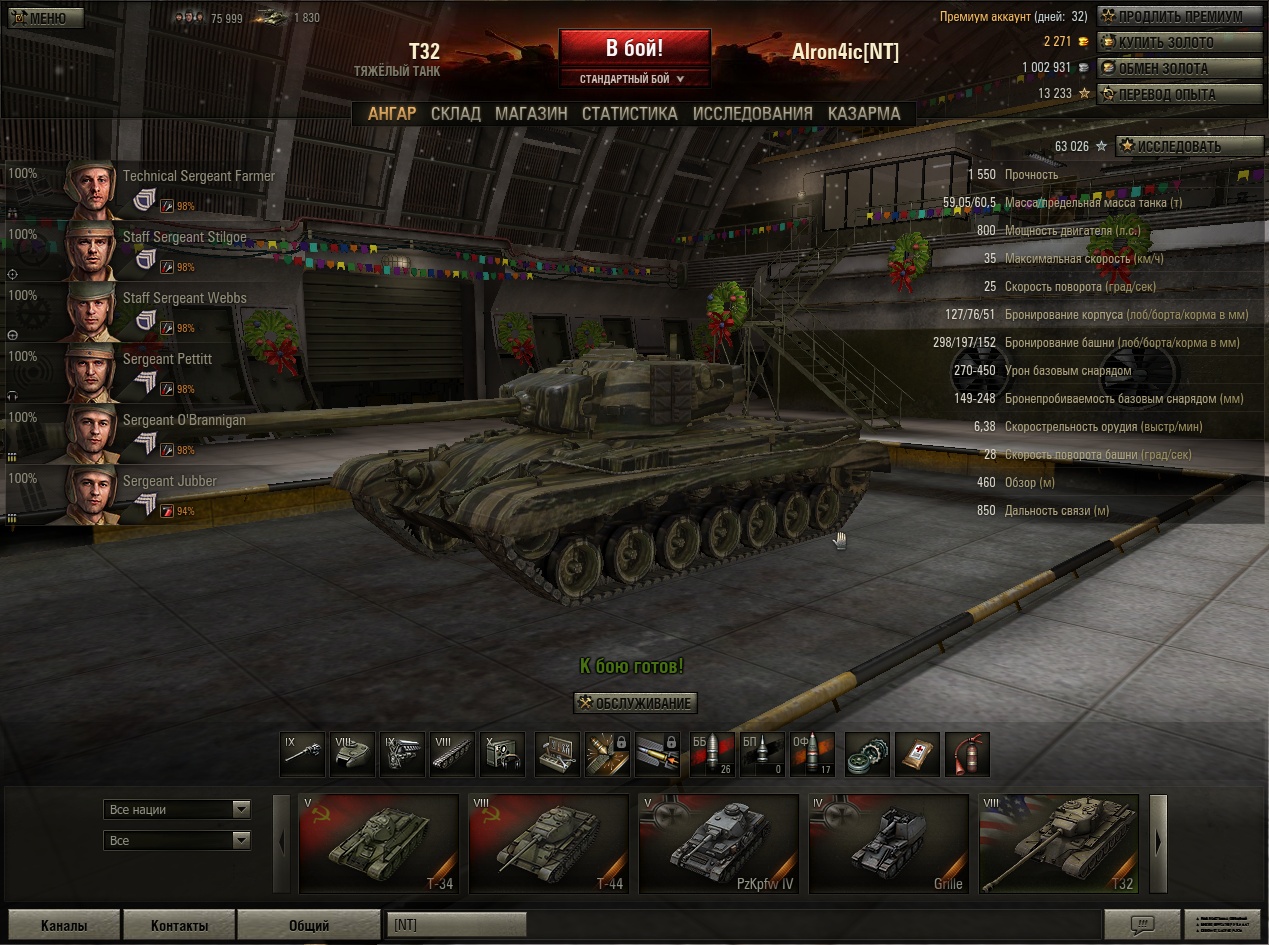The height and width of the screenshot is (945, 1269).
Task: Select the T-44 tank in carousel
Action: (x=548, y=843)
